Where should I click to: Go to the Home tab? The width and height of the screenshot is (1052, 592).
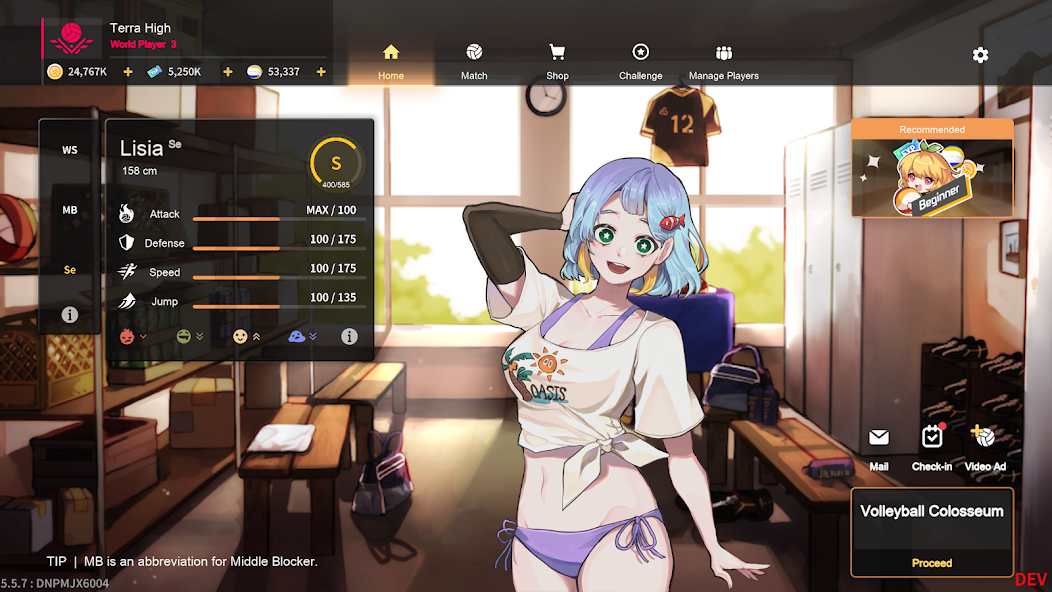pyautogui.click(x=391, y=62)
